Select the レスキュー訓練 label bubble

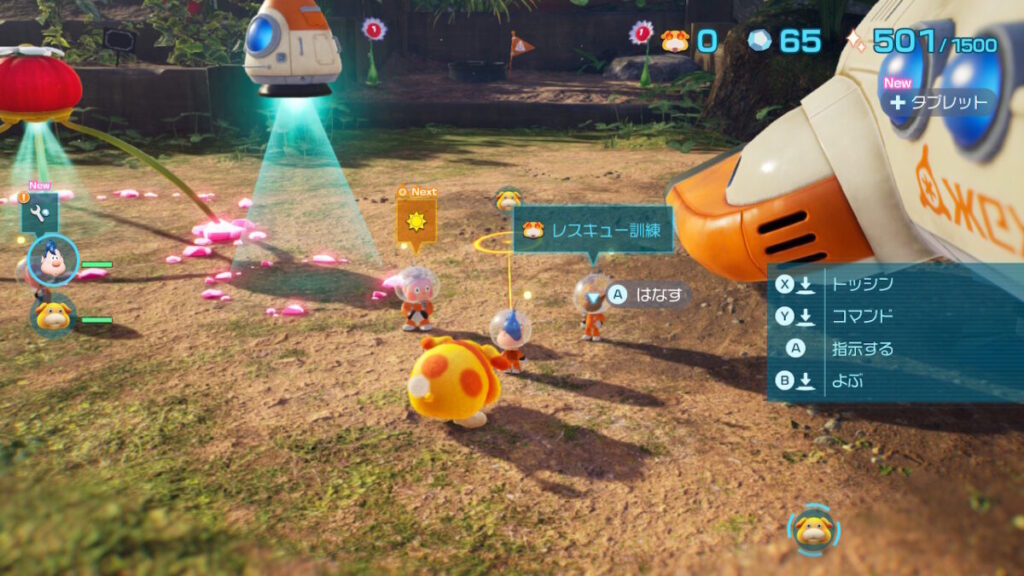coord(592,230)
